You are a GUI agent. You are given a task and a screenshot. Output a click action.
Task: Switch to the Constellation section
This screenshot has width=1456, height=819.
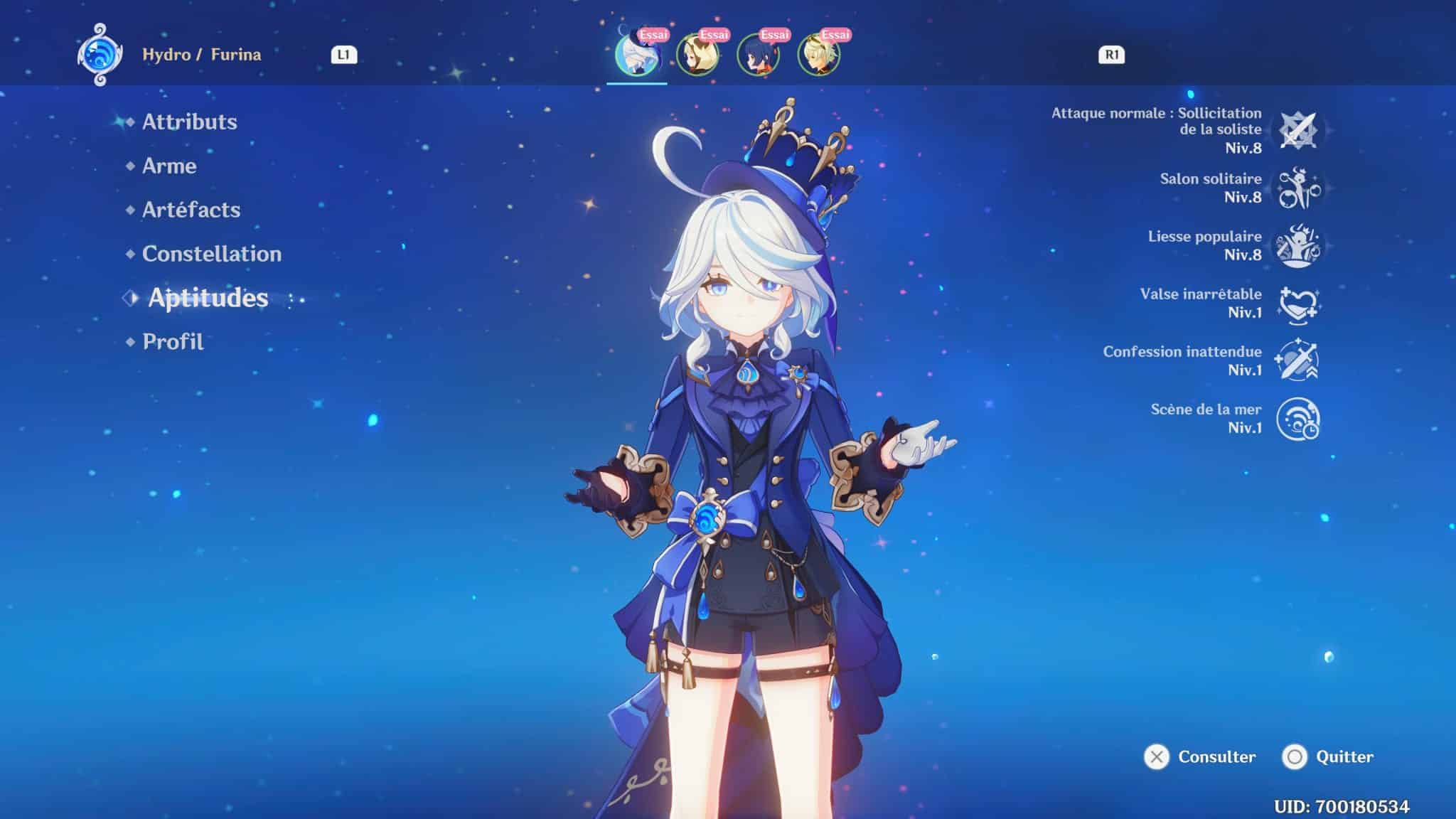tap(211, 253)
